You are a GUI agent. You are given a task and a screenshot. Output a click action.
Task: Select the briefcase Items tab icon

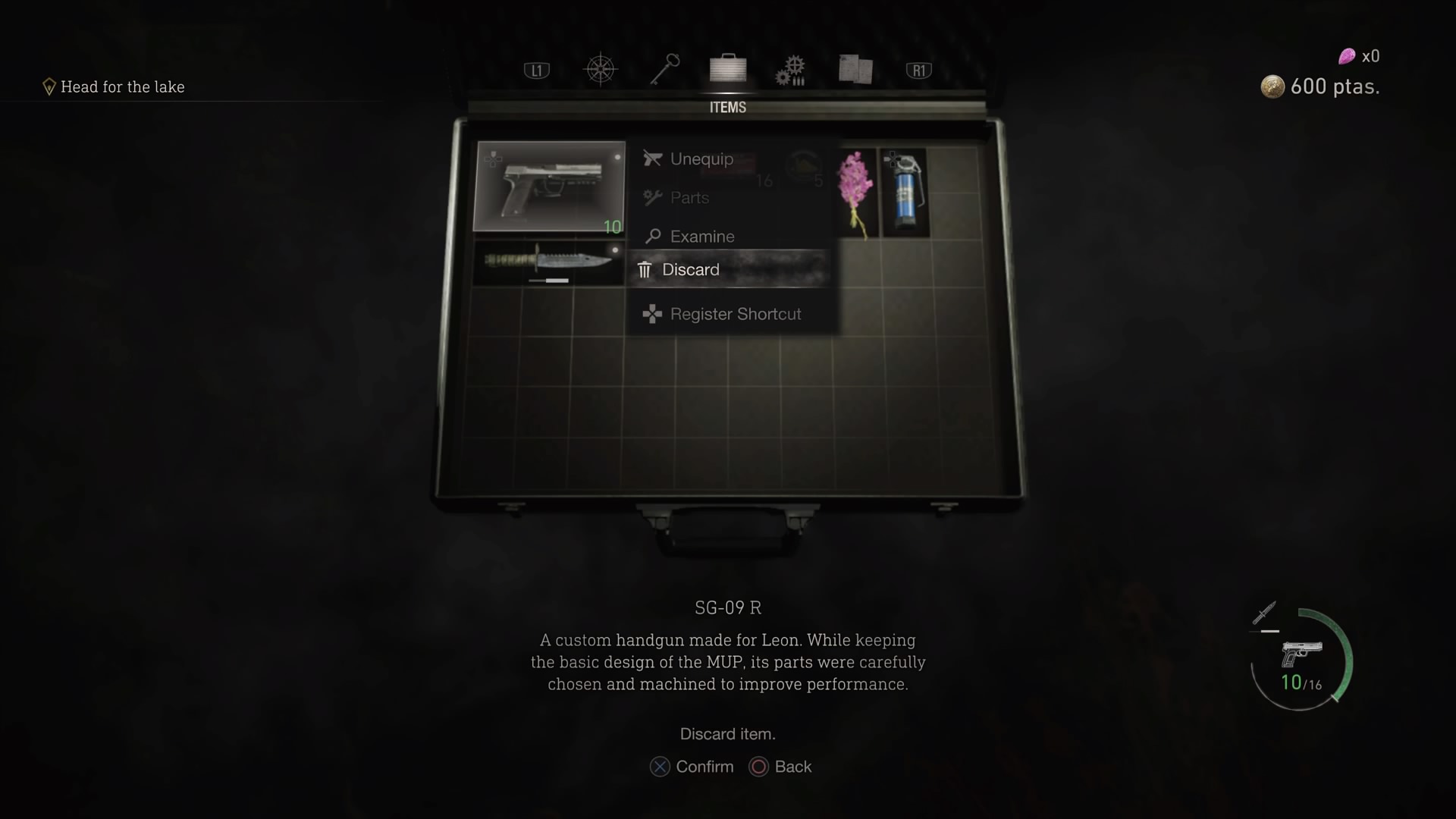pyautogui.click(x=727, y=69)
